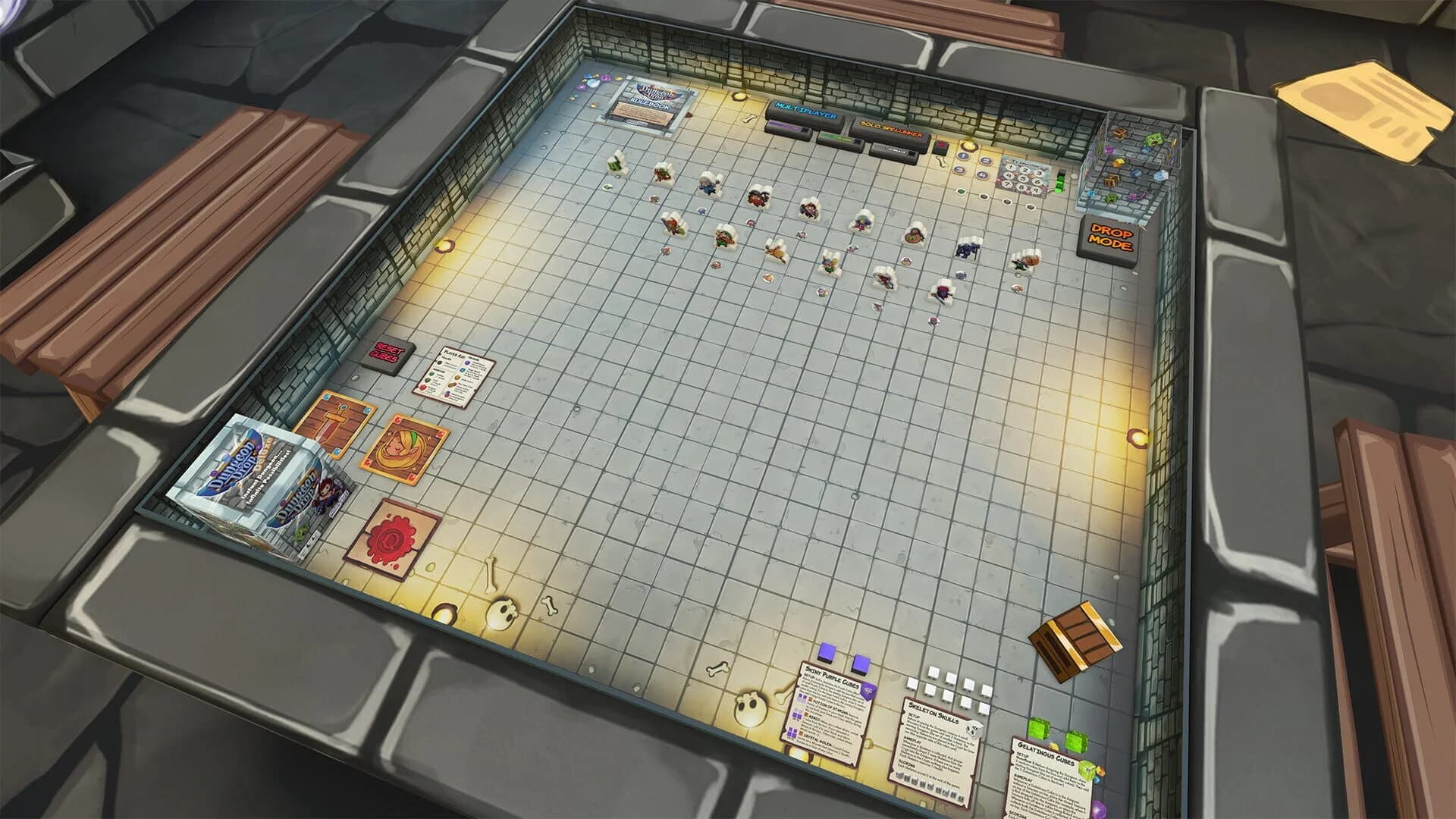Activate the purple-labeled button under MULTIPLAYER
The image size is (1456, 819).
pos(787,127)
